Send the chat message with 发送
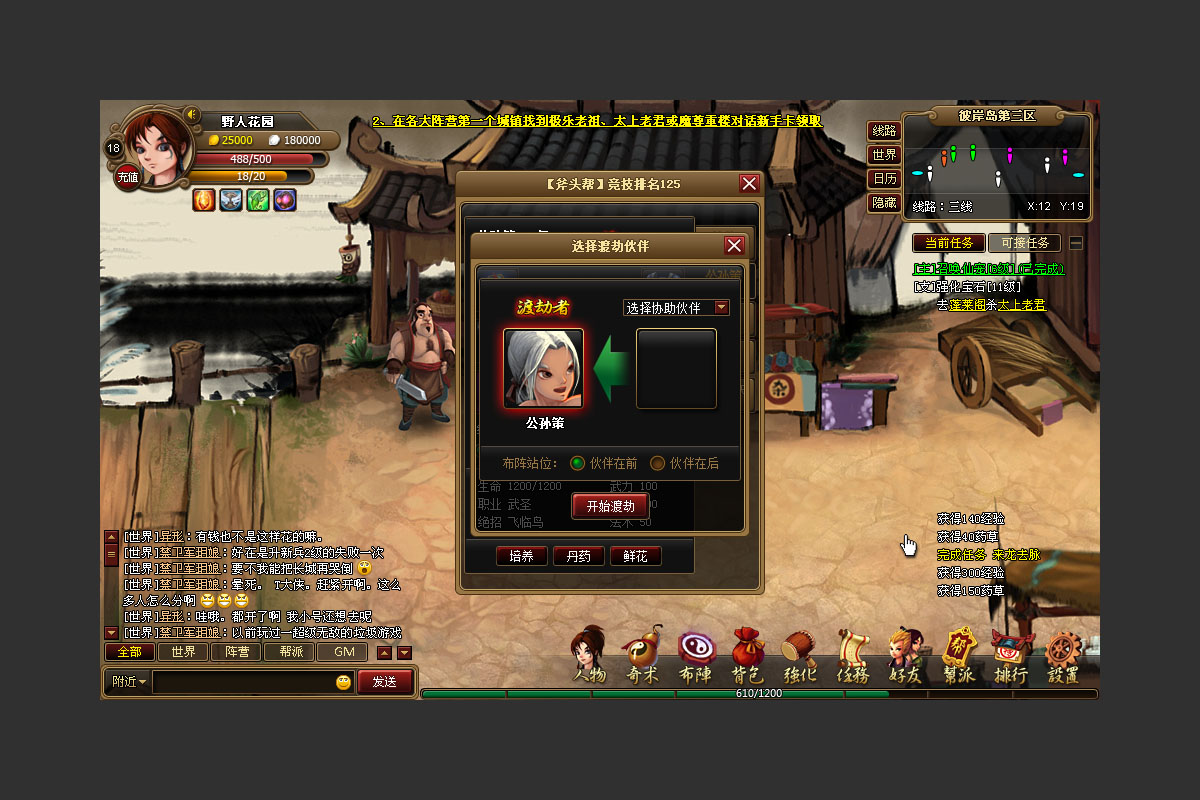Screen dimensions: 1200x800 click(x=384, y=682)
